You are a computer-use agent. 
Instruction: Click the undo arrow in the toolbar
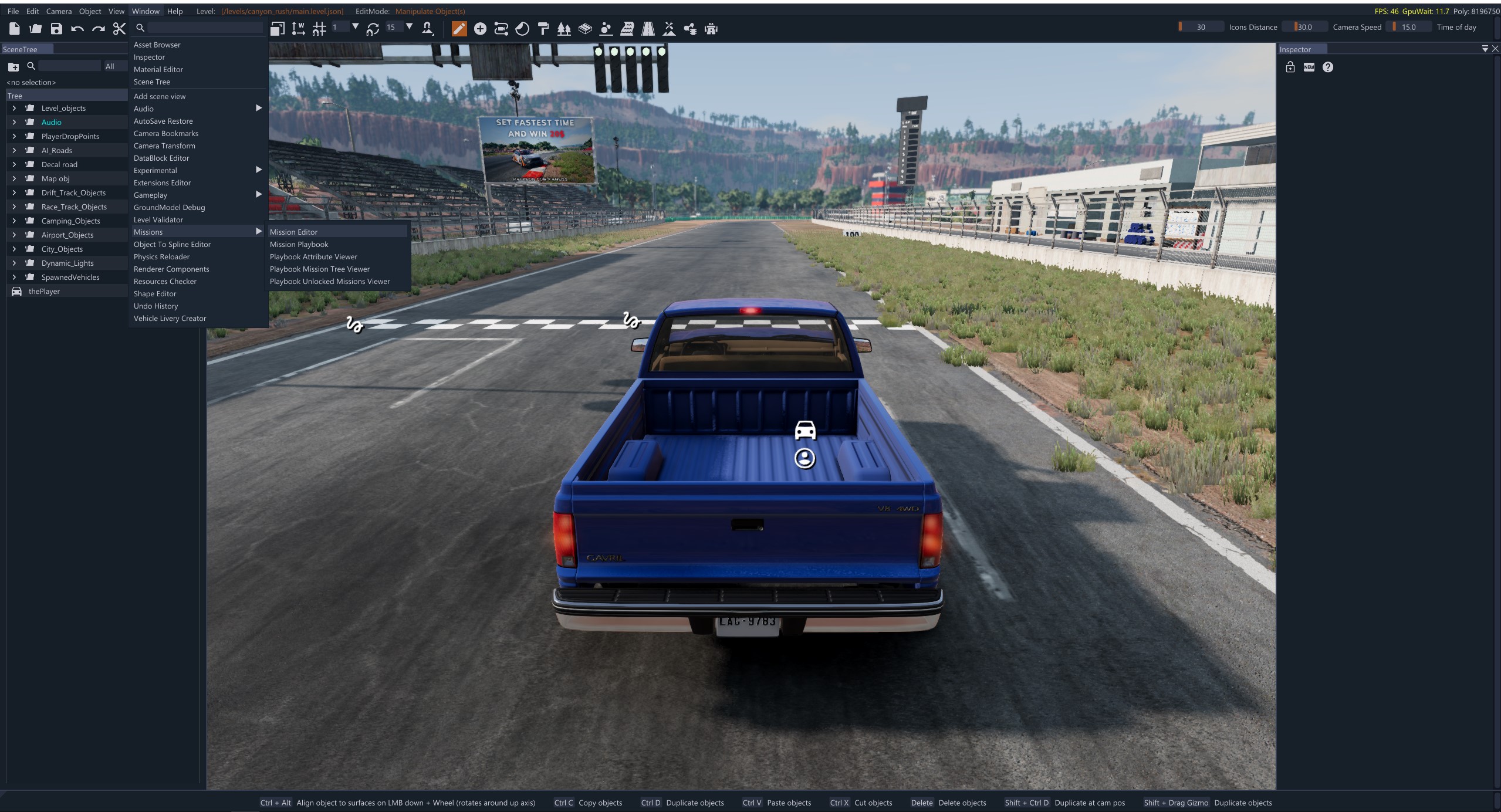[x=77, y=29]
